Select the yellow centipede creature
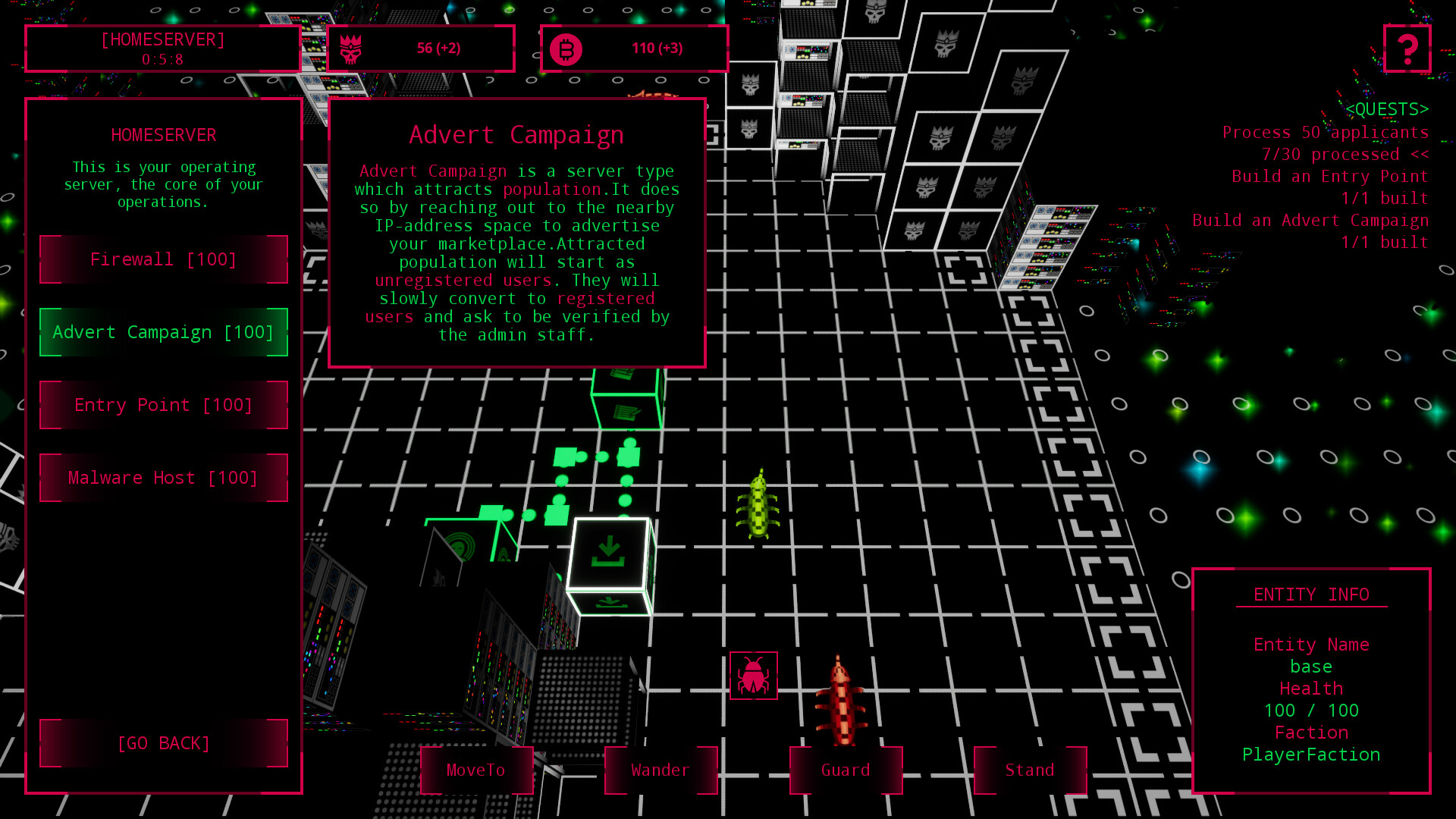The height and width of the screenshot is (819, 1456). tap(757, 508)
